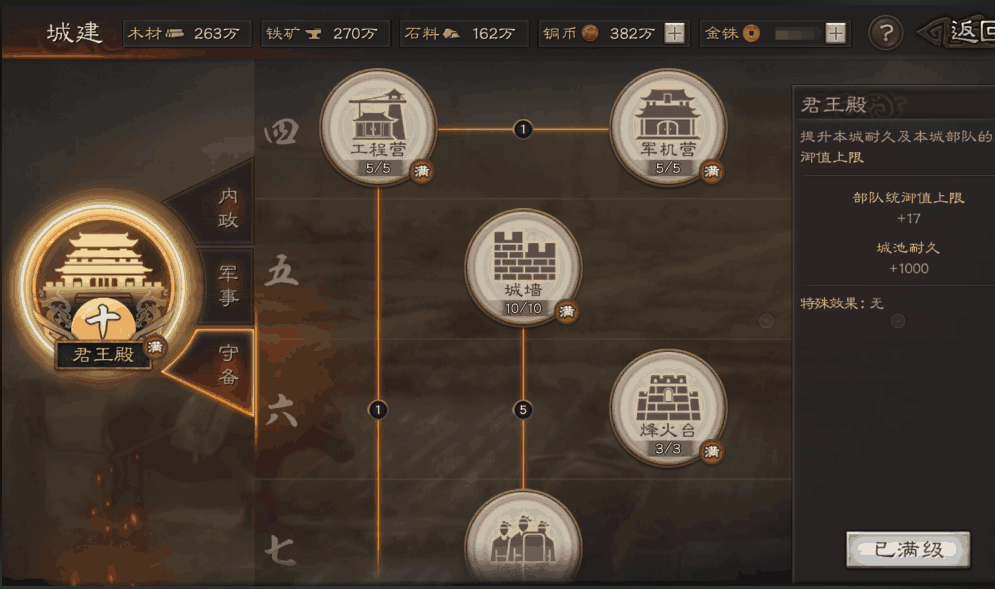Click the 已满级 button

(908, 549)
